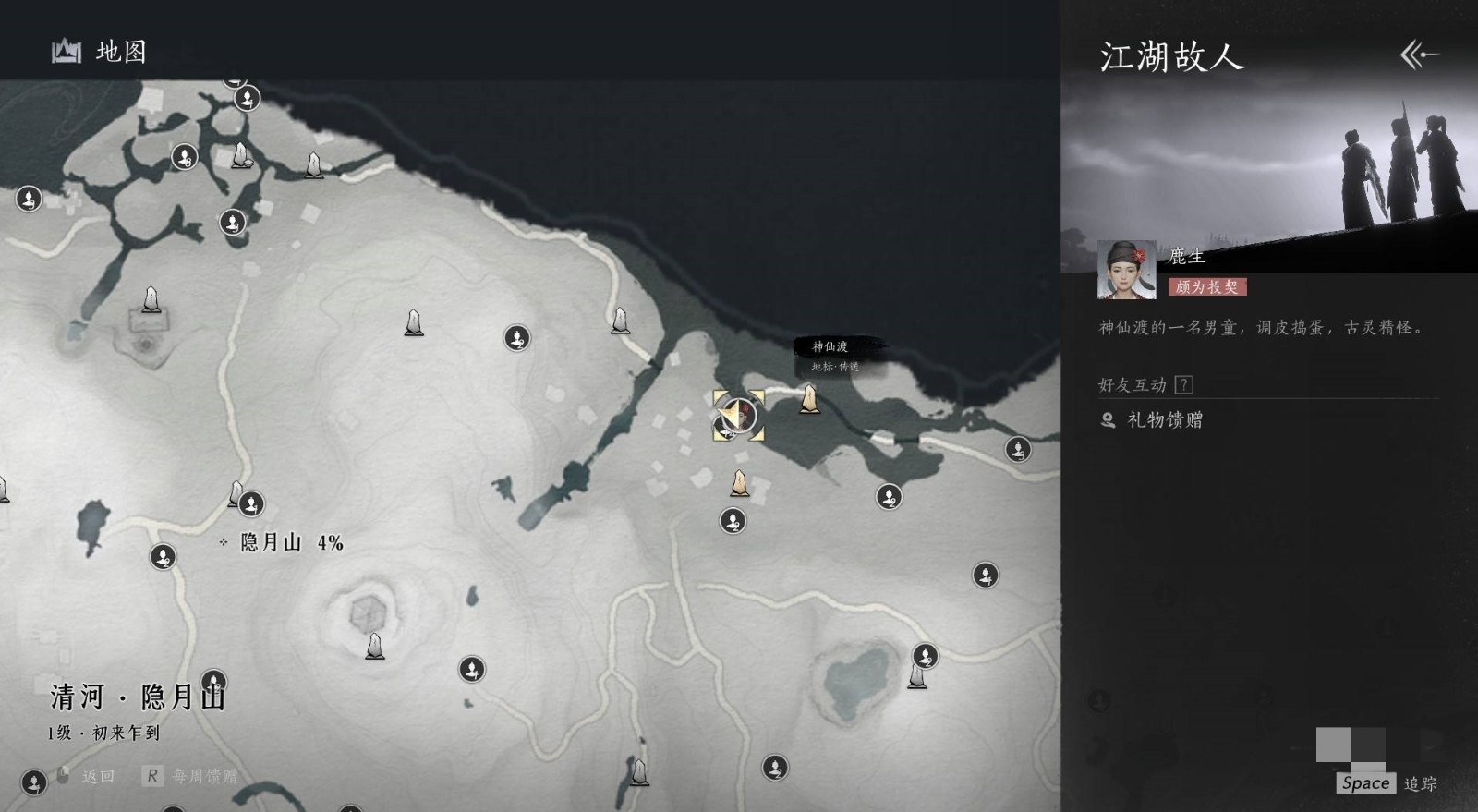Screen dimensions: 1478x812
Task: Select the 隐月山 4% region label
Action: [282, 542]
